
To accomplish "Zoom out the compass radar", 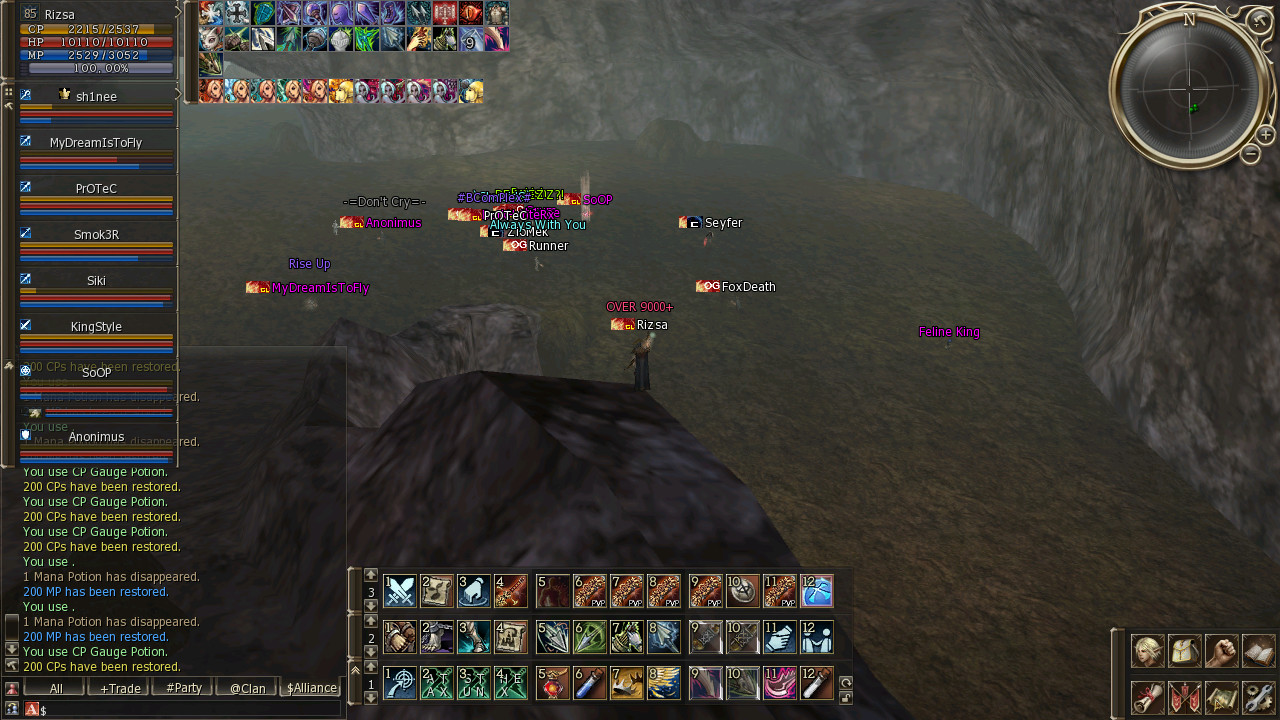I will (x=1250, y=153).
